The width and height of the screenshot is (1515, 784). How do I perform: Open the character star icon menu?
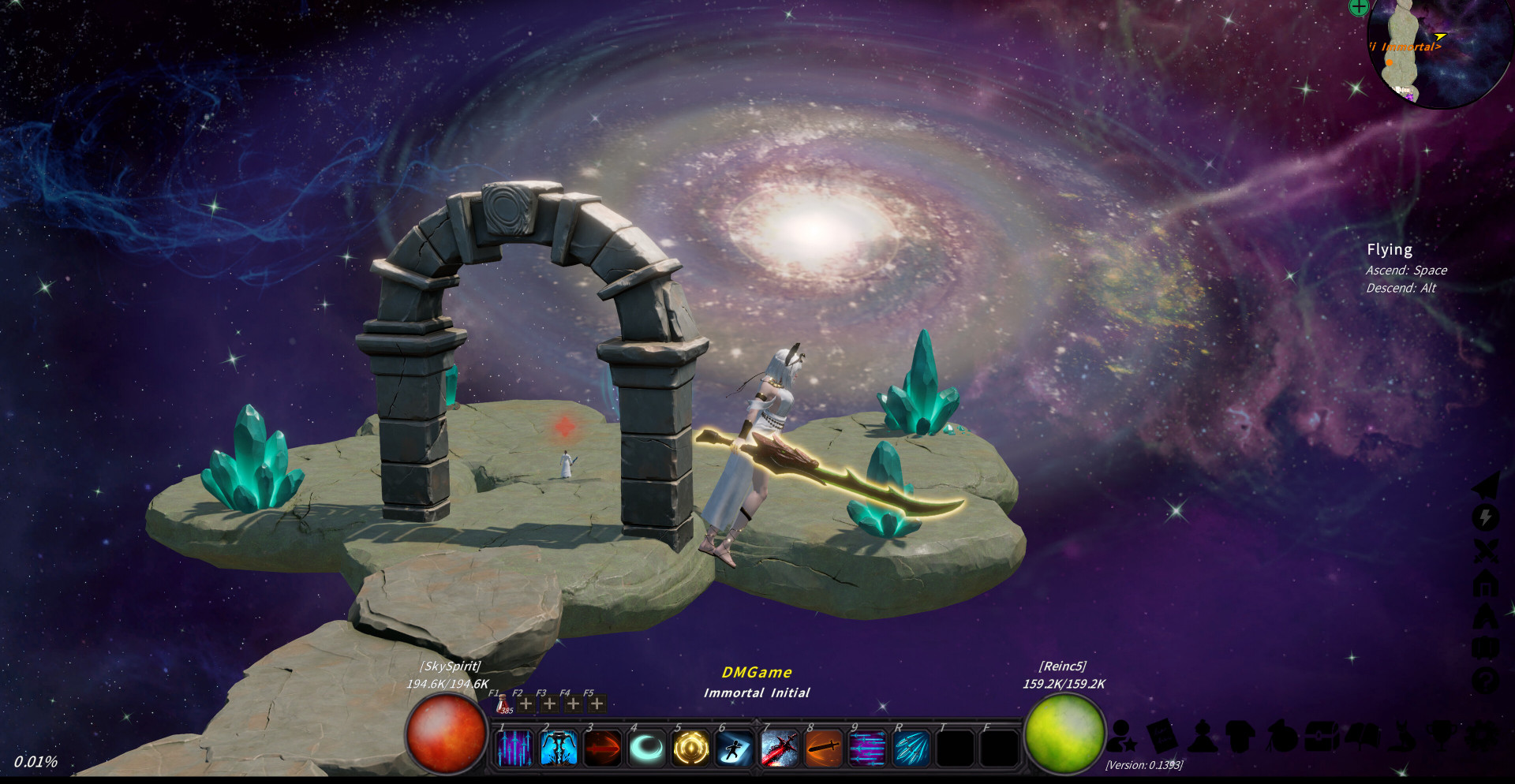pos(1121,736)
